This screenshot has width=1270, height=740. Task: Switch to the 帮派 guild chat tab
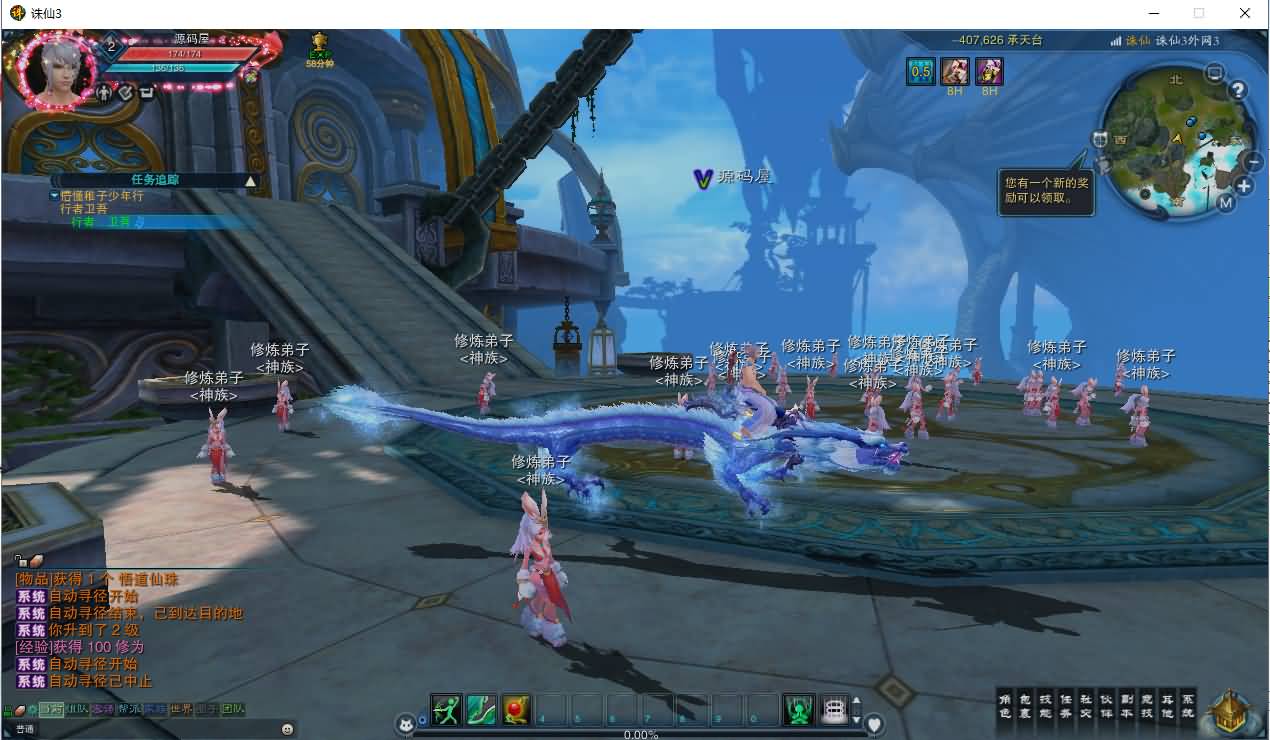pyautogui.click(x=129, y=709)
